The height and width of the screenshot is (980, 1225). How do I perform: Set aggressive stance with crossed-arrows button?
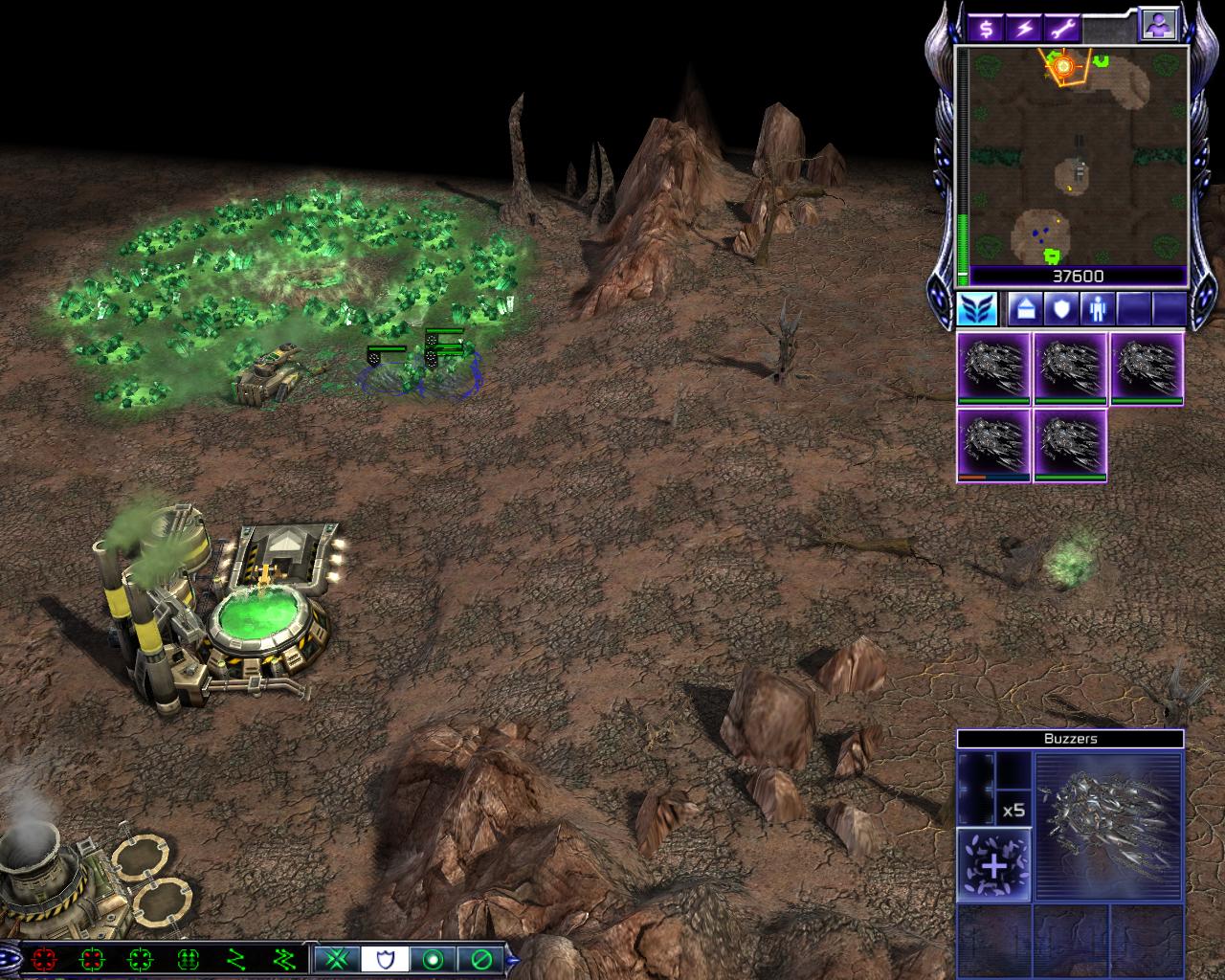point(337,958)
